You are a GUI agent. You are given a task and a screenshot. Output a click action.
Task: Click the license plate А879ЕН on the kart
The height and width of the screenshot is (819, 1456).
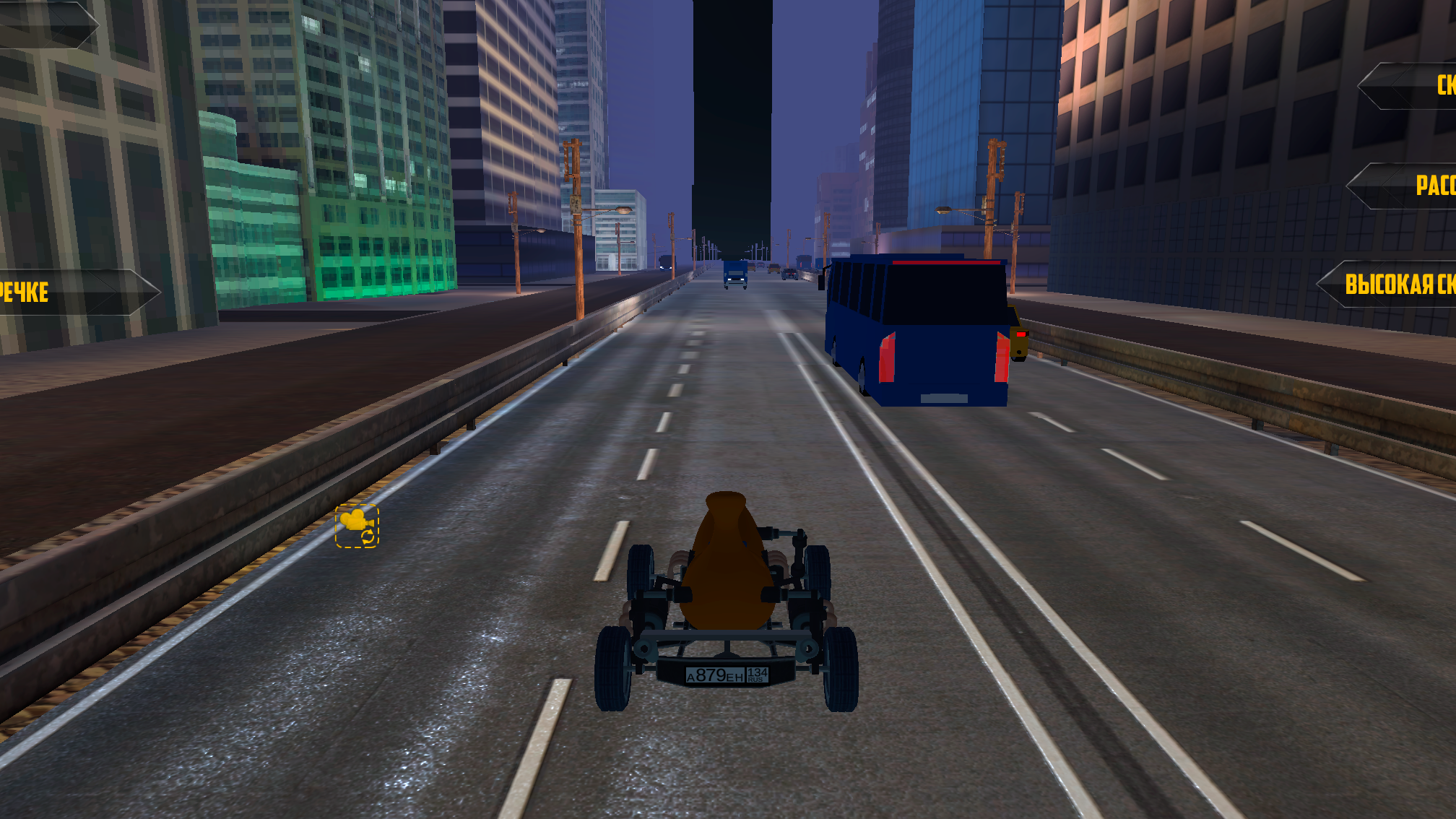pos(726,675)
